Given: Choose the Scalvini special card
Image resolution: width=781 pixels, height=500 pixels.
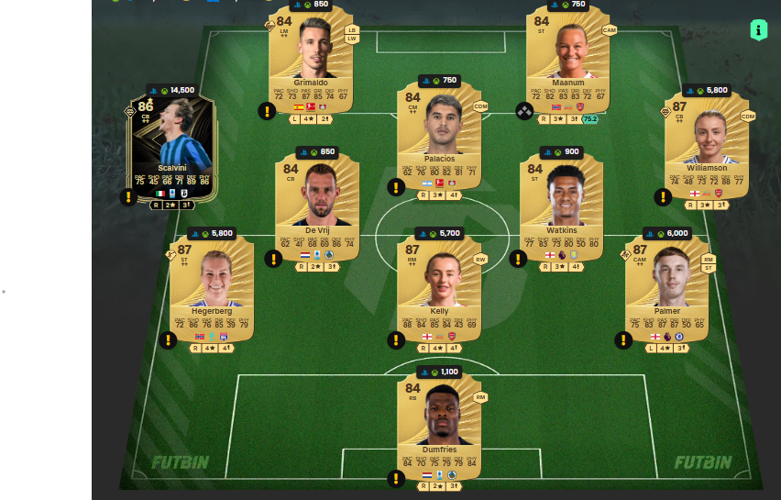Looking at the screenshot, I should pos(171,150).
